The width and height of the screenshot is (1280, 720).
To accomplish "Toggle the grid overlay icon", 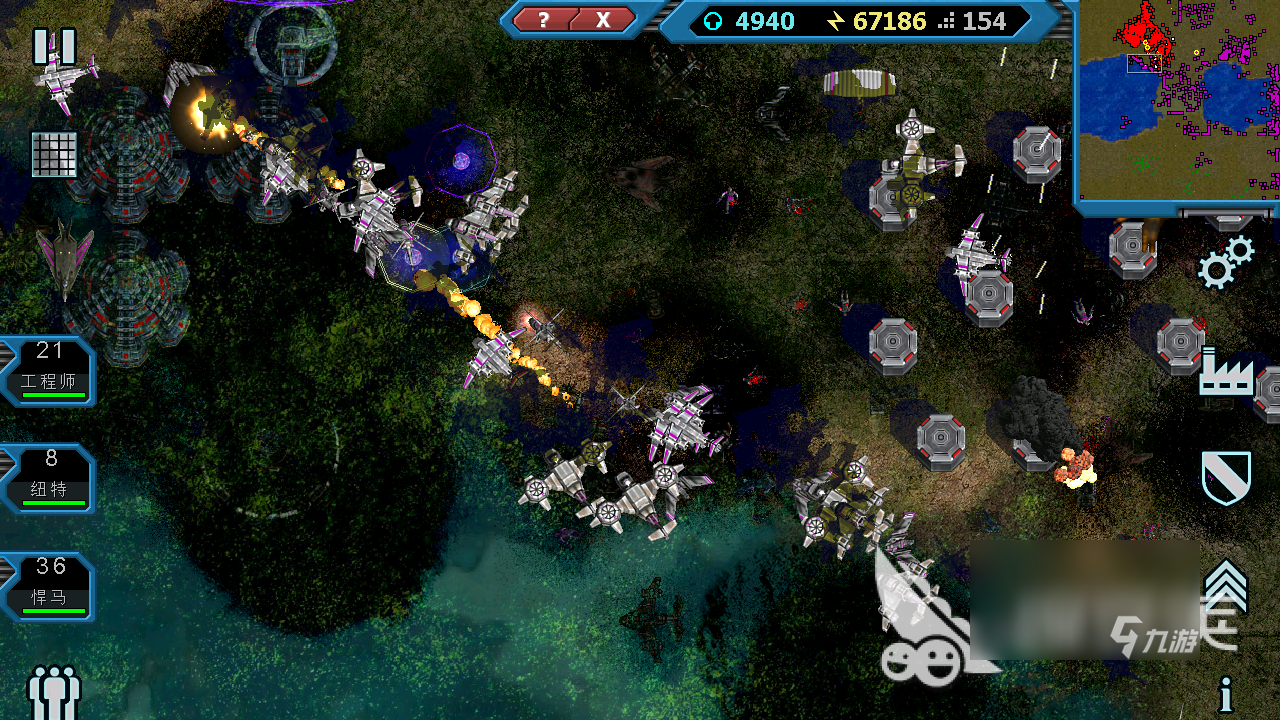I will (54, 154).
